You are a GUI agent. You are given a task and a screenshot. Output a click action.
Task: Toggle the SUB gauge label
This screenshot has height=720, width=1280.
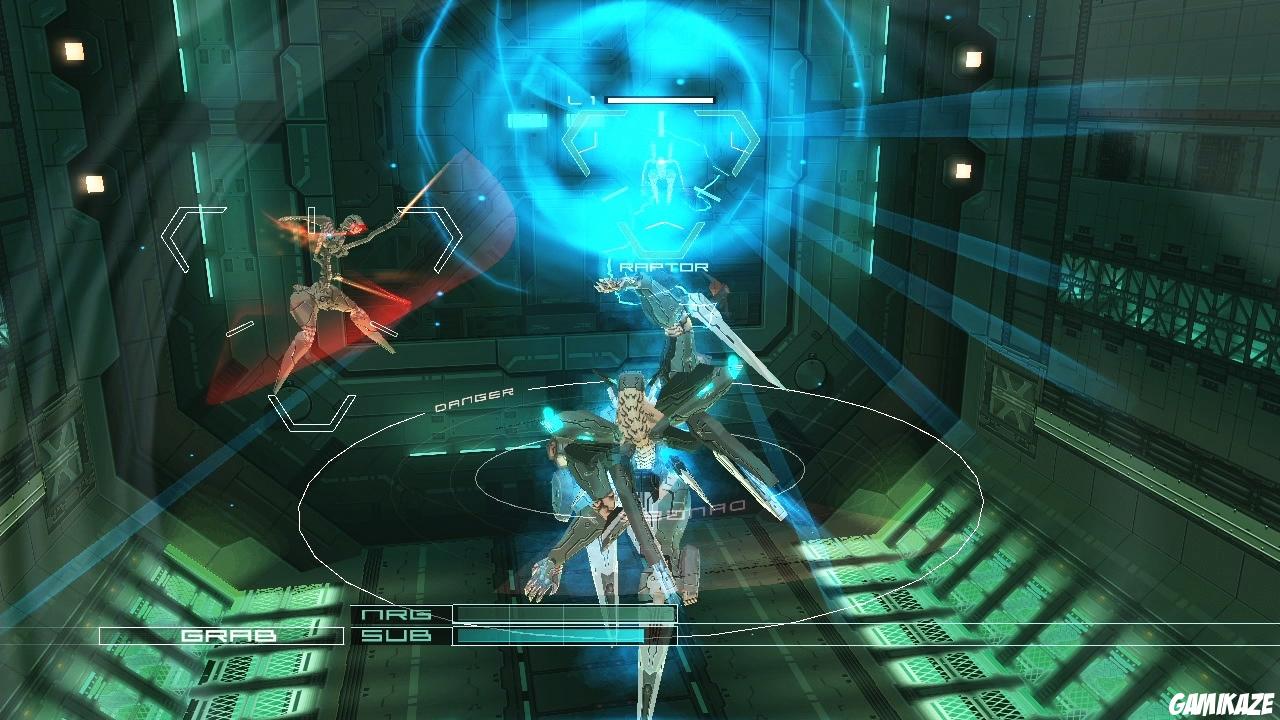tap(398, 635)
